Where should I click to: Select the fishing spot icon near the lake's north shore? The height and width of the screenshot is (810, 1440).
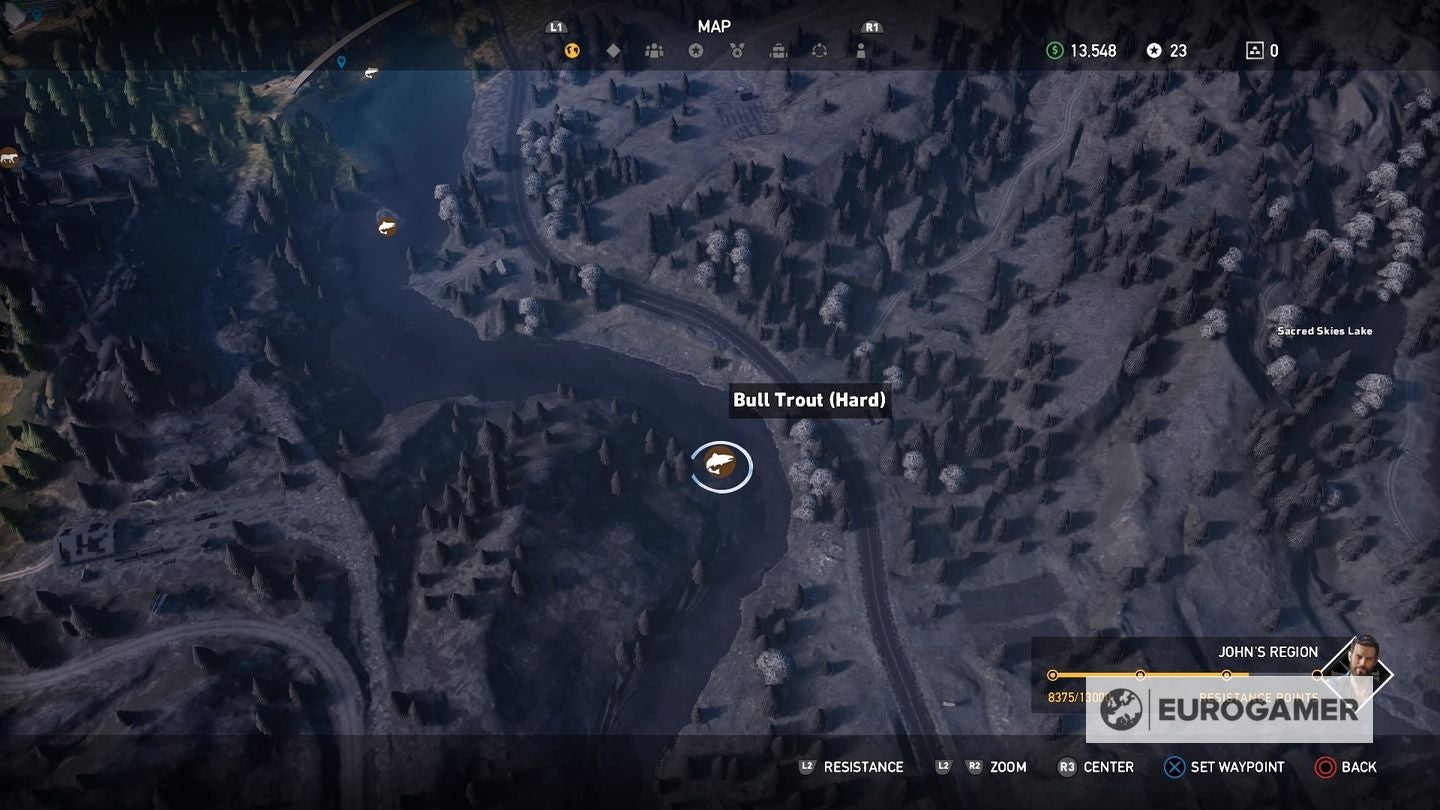[385, 226]
